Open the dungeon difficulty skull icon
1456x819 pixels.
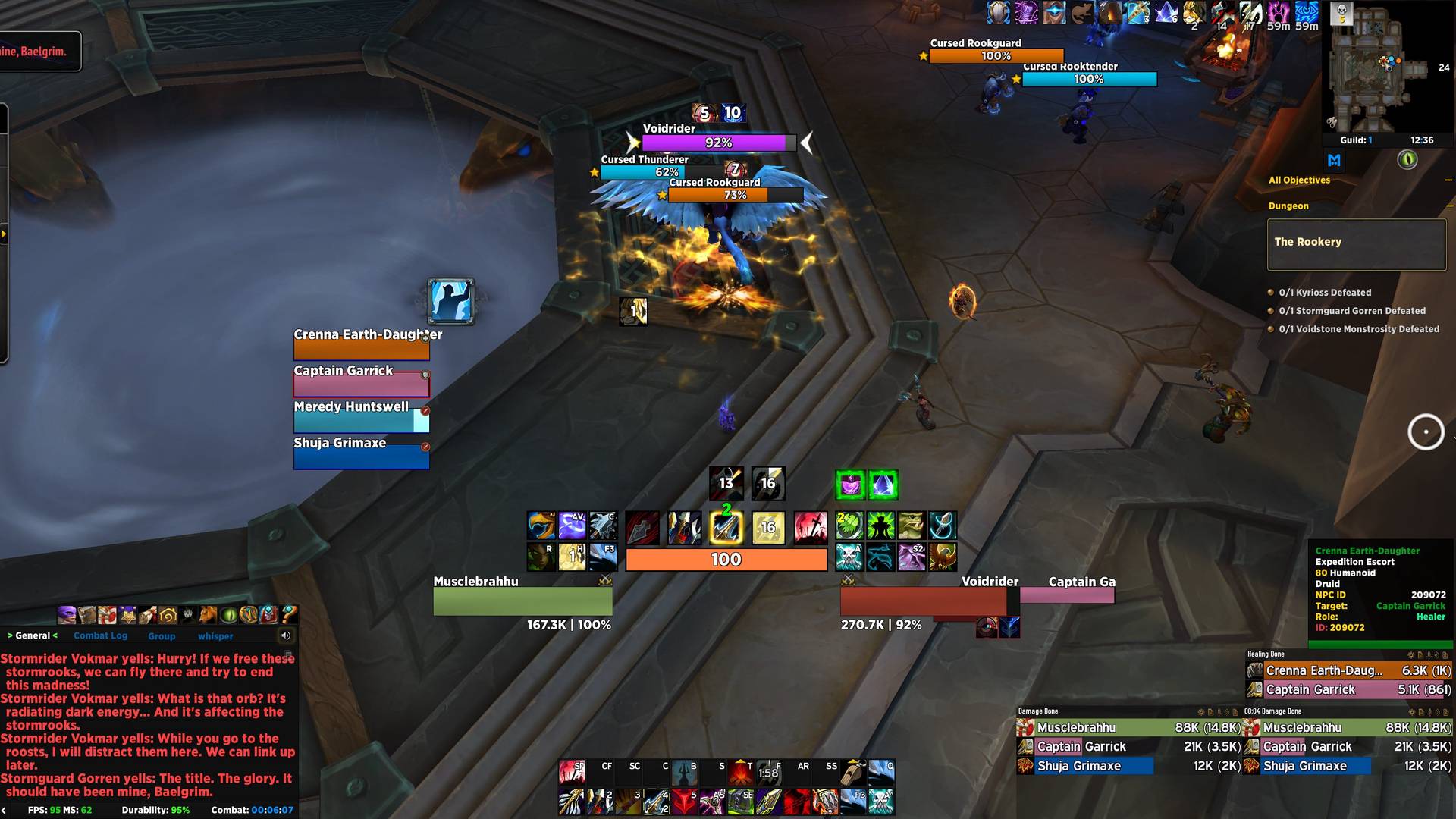tap(1341, 12)
